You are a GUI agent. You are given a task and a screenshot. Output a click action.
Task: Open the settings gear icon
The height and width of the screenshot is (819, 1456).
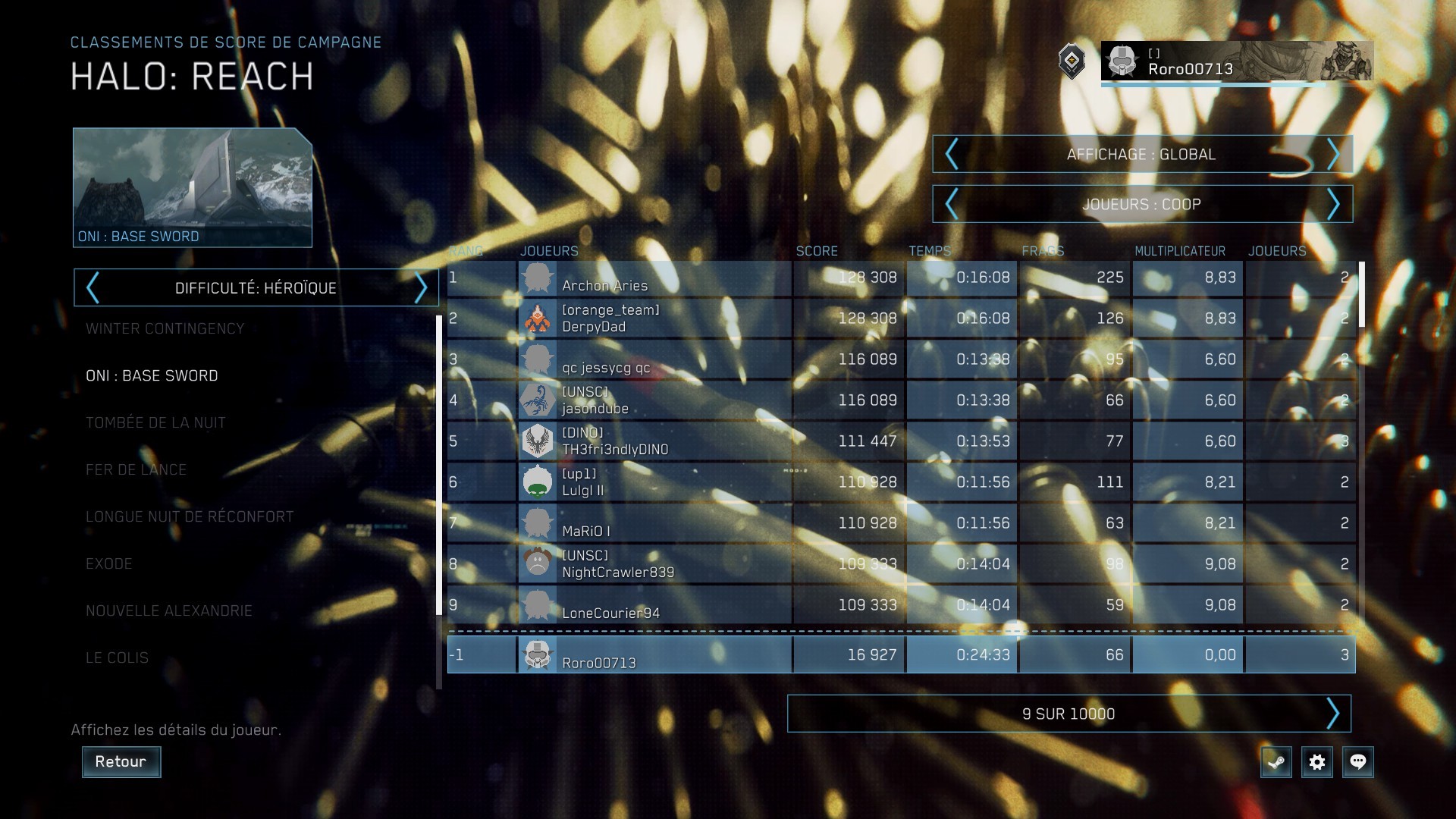pyautogui.click(x=1317, y=762)
